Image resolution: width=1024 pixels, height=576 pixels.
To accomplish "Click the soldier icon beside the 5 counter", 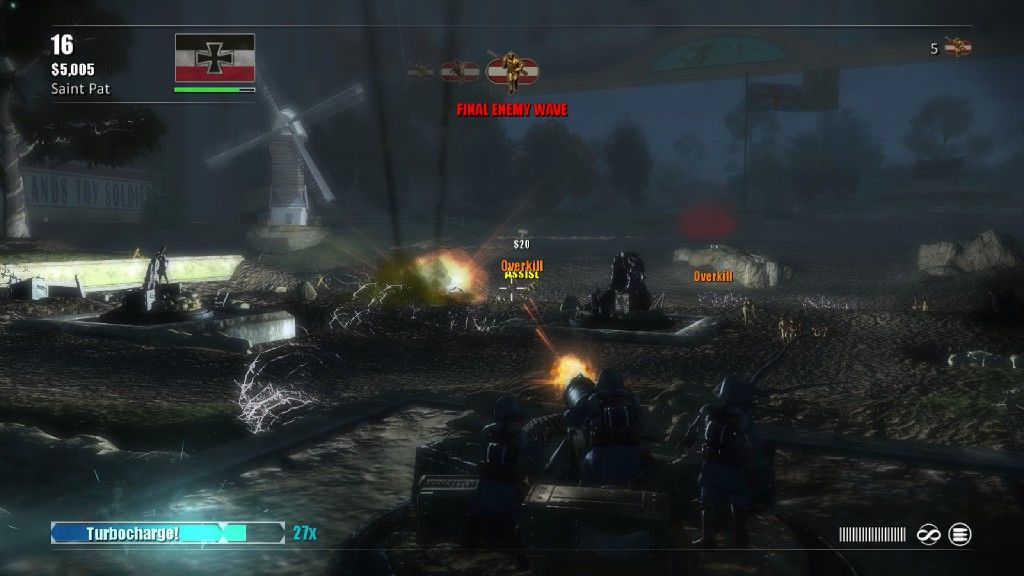I will pos(958,47).
